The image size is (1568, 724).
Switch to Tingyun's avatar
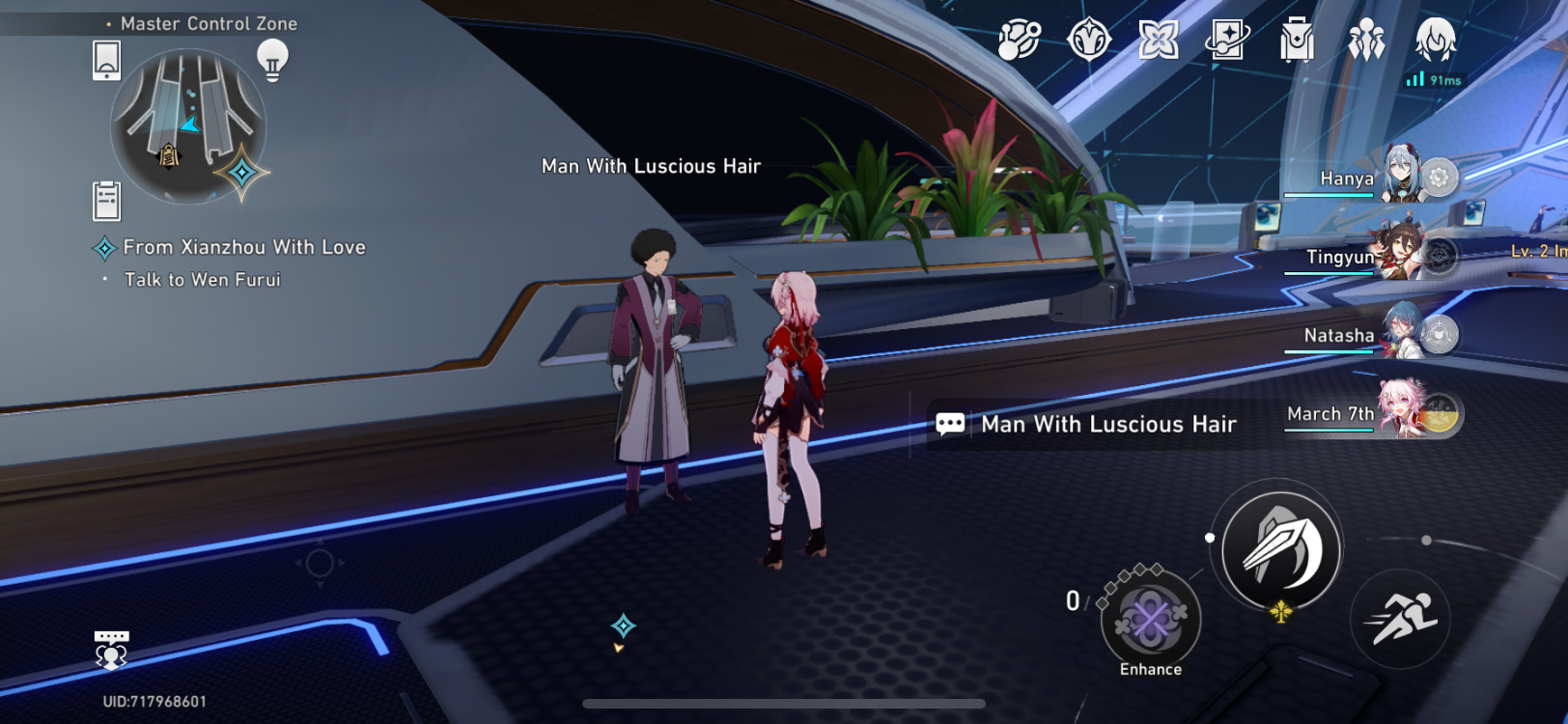click(1400, 256)
